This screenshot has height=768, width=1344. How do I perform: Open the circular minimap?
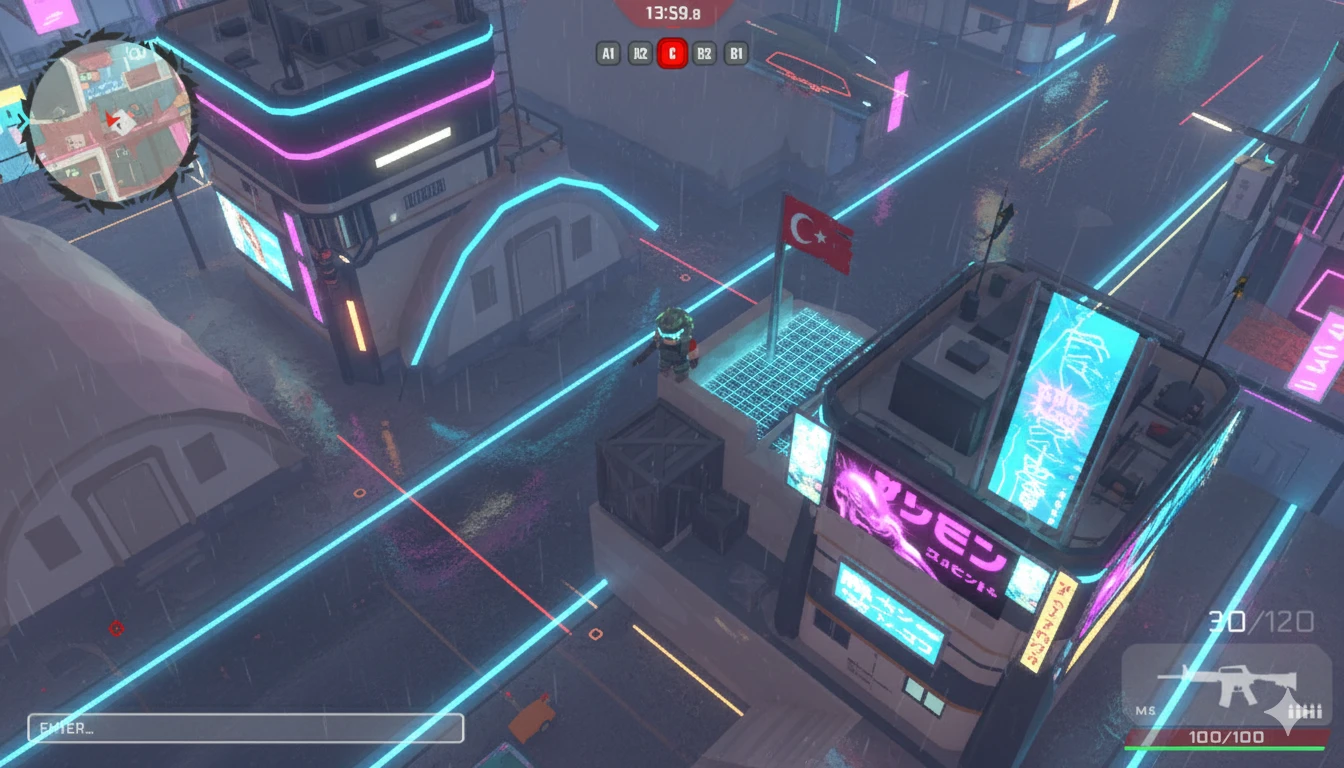click(x=108, y=122)
